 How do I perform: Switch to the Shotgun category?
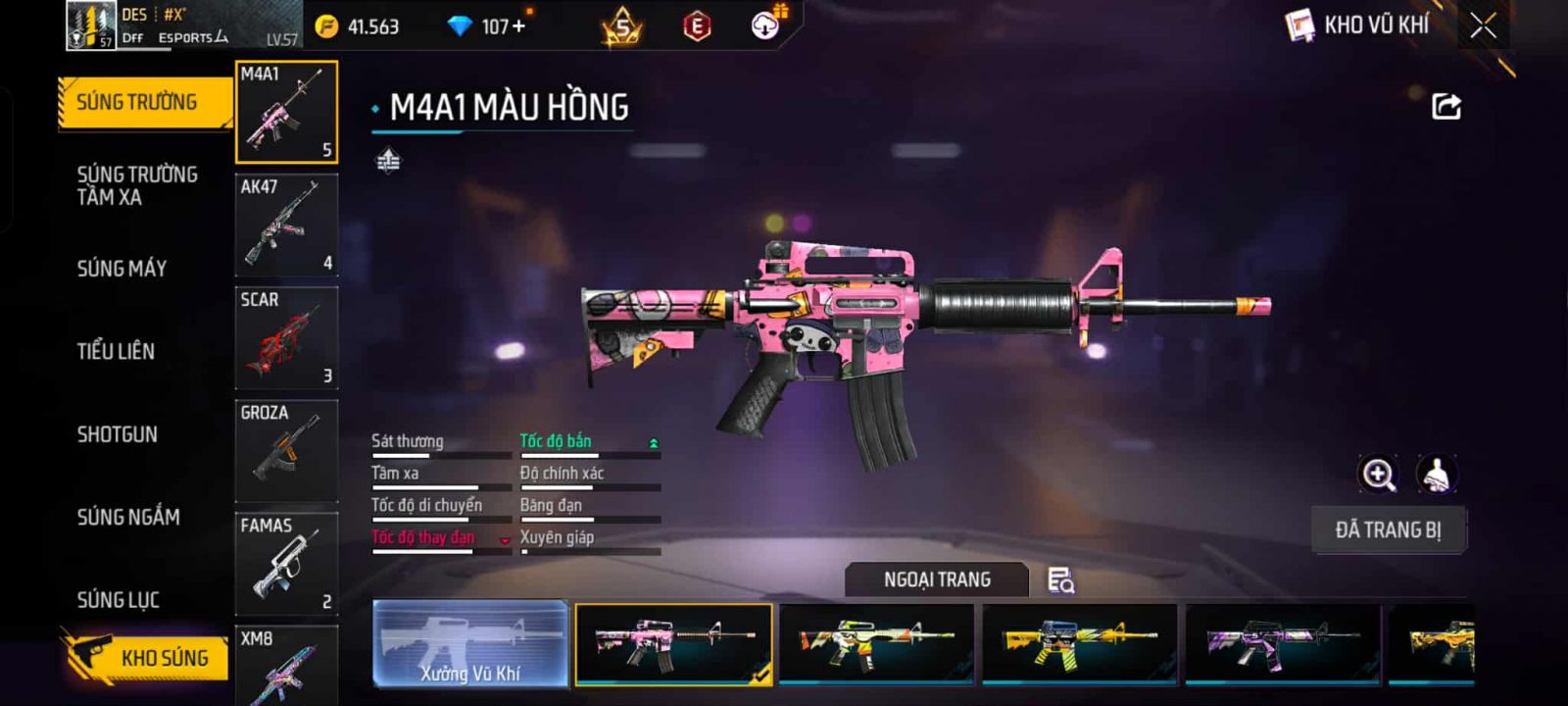(x=118, y=434)
